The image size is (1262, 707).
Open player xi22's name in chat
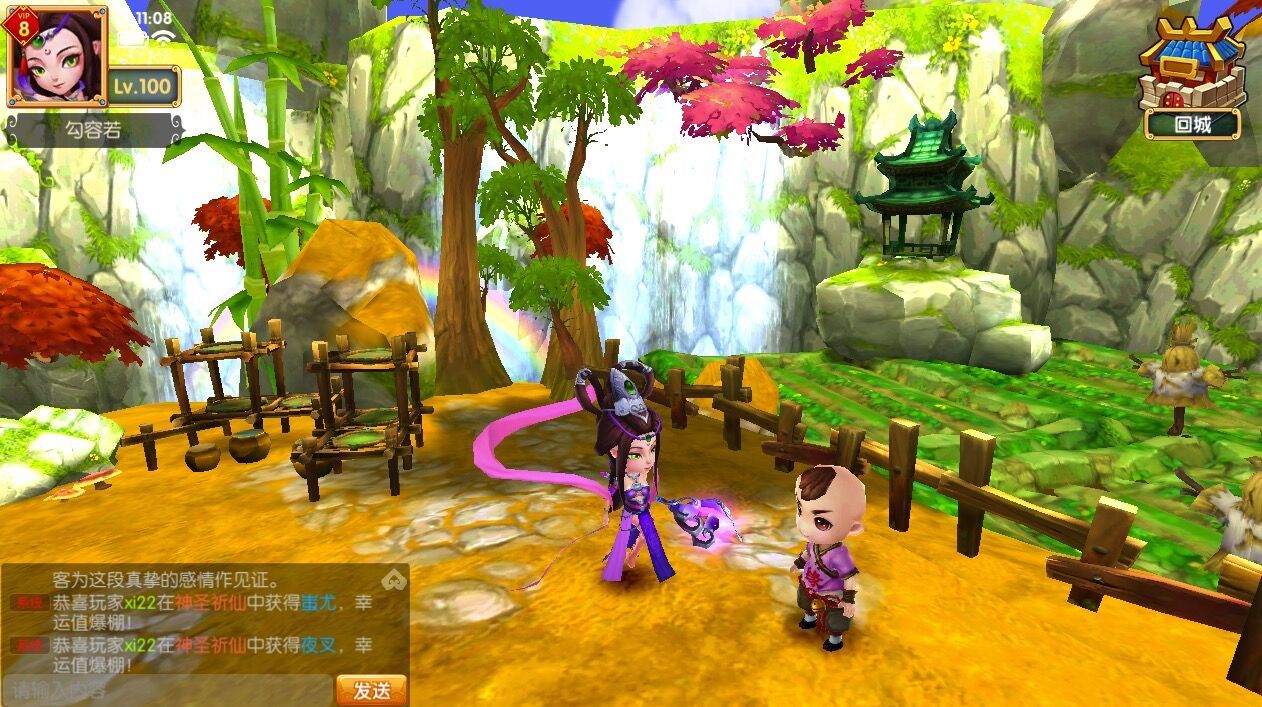[139, 602]
